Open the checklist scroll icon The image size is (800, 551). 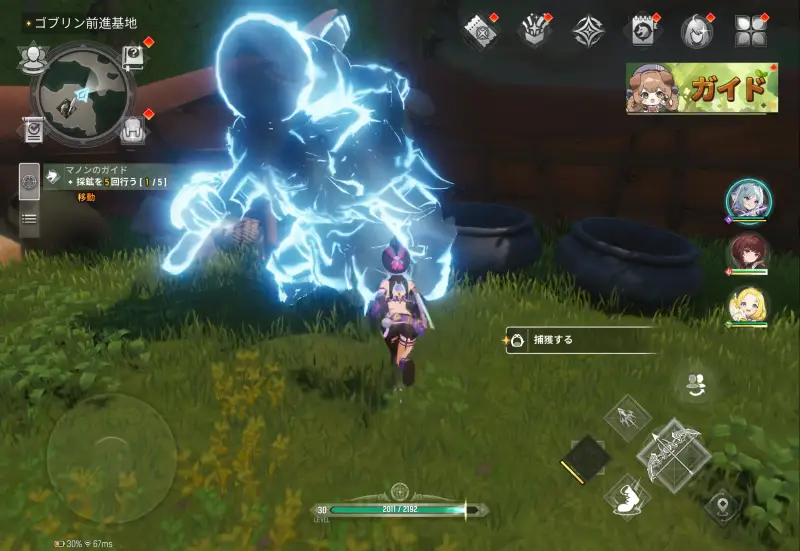click(33, 129)
